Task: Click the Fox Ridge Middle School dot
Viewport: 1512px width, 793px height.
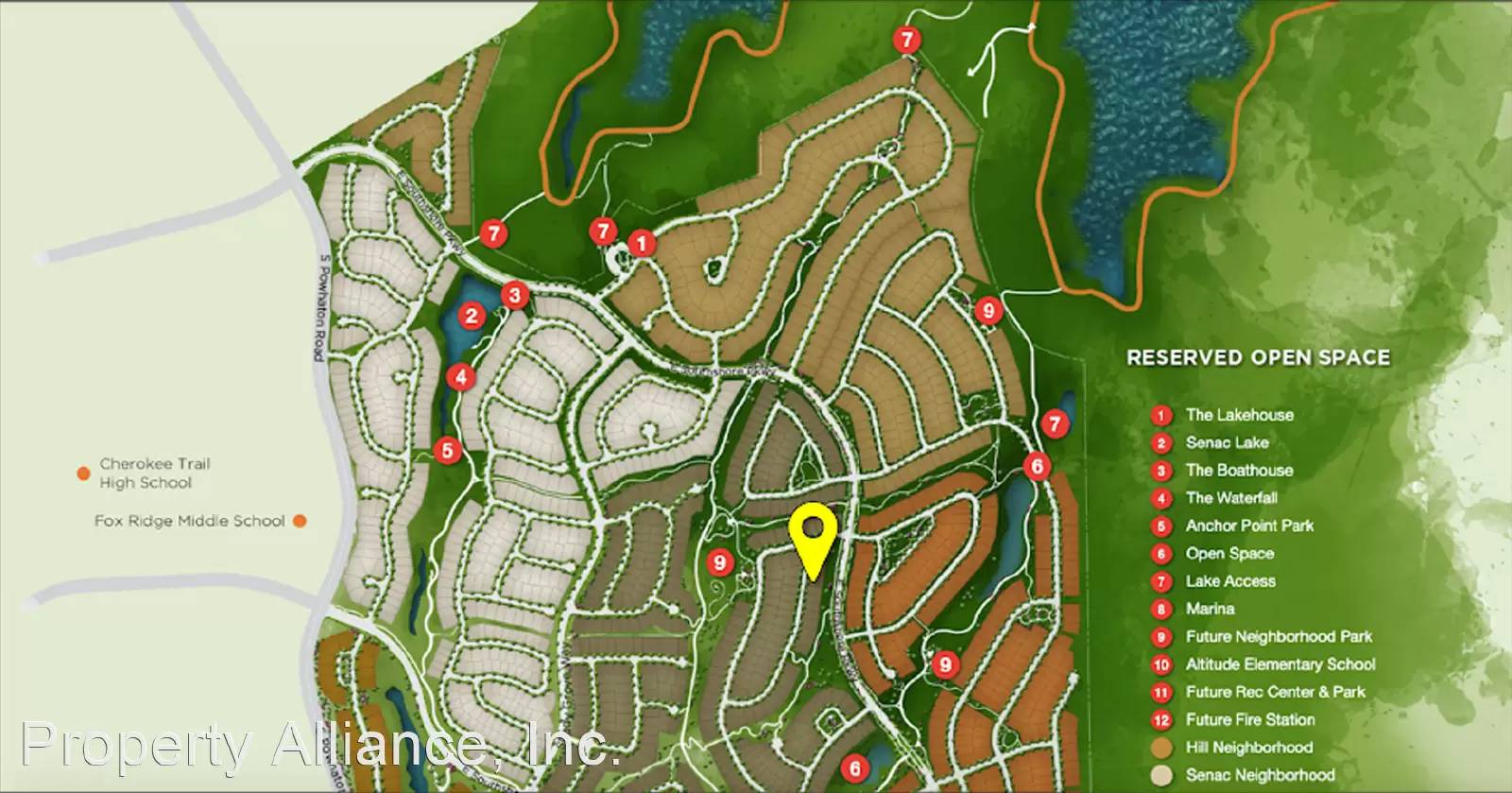Action: pyautogui.click(x=300, y=521)
